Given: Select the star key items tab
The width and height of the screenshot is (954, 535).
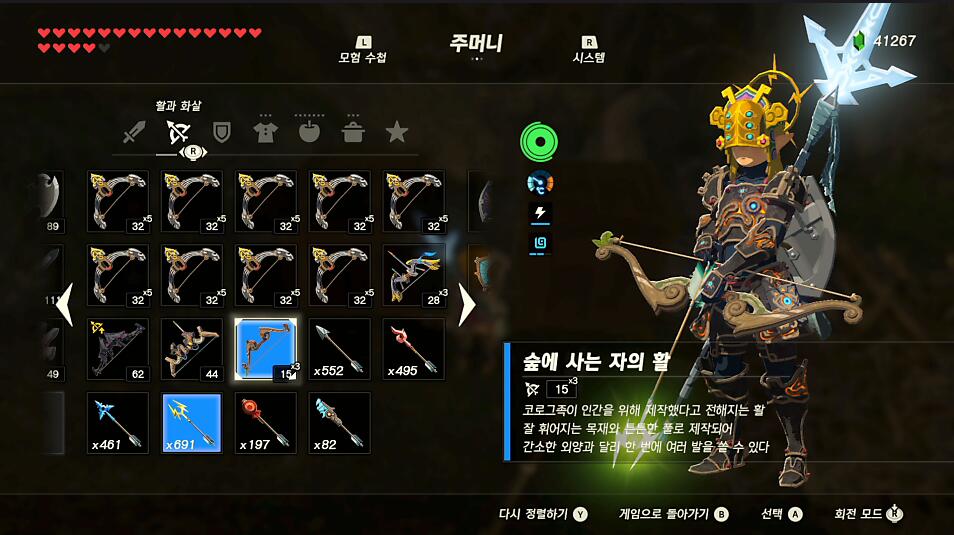Looking at the screenshot, I should [397, 132].
